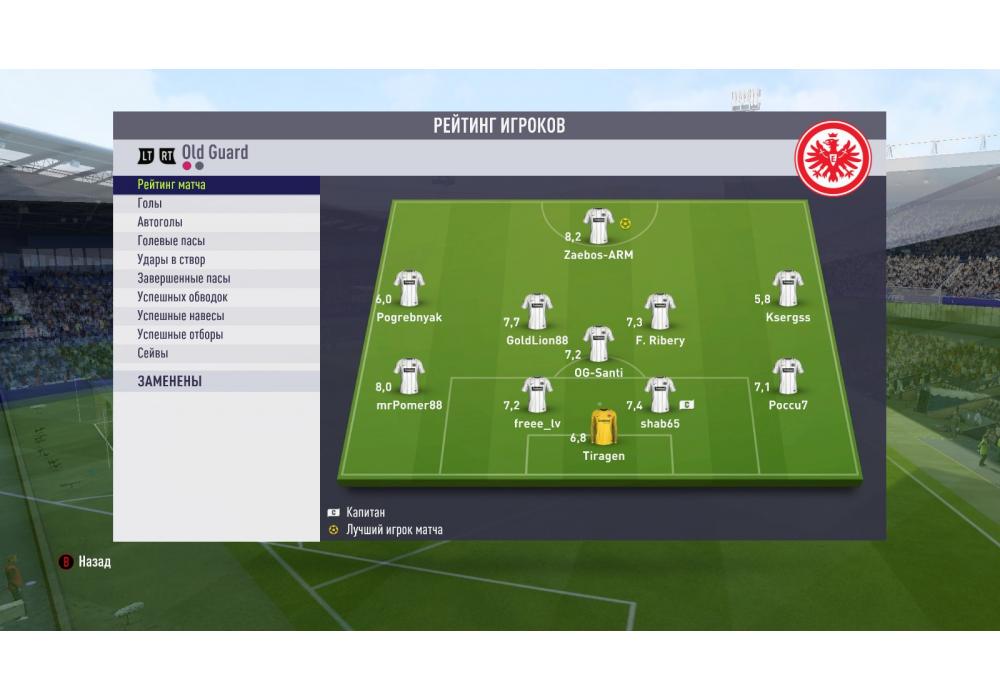Pick goalkeeper Tiragen on the pitch
1000x700 pixels.
pos(603,427)
